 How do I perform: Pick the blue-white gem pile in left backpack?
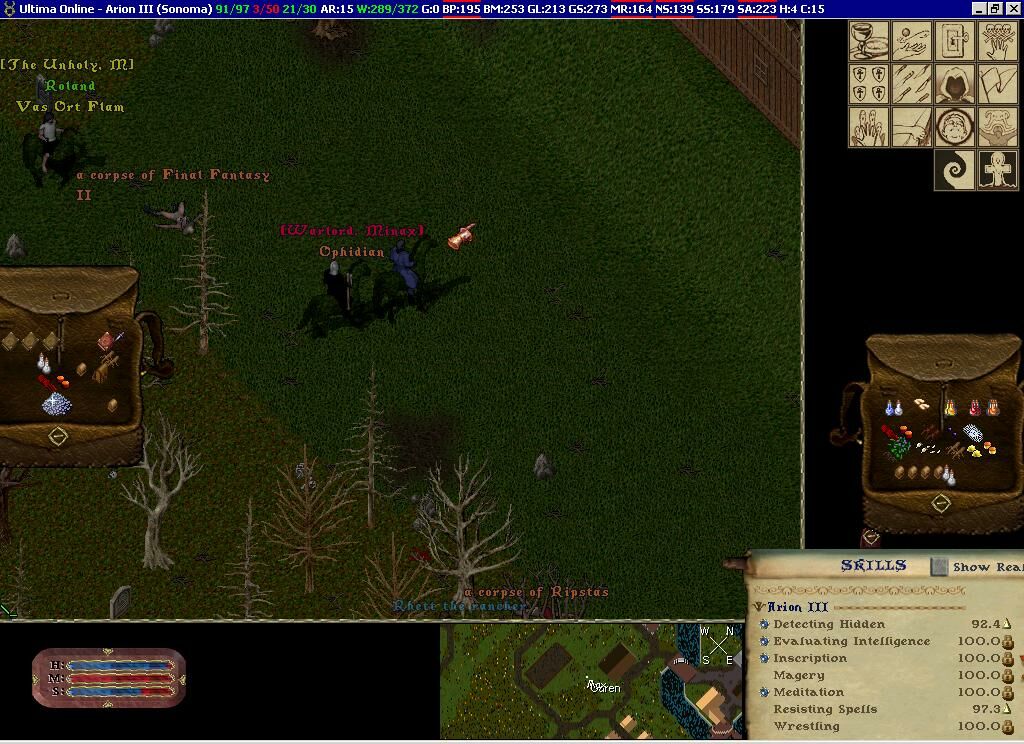pos(55,403)
